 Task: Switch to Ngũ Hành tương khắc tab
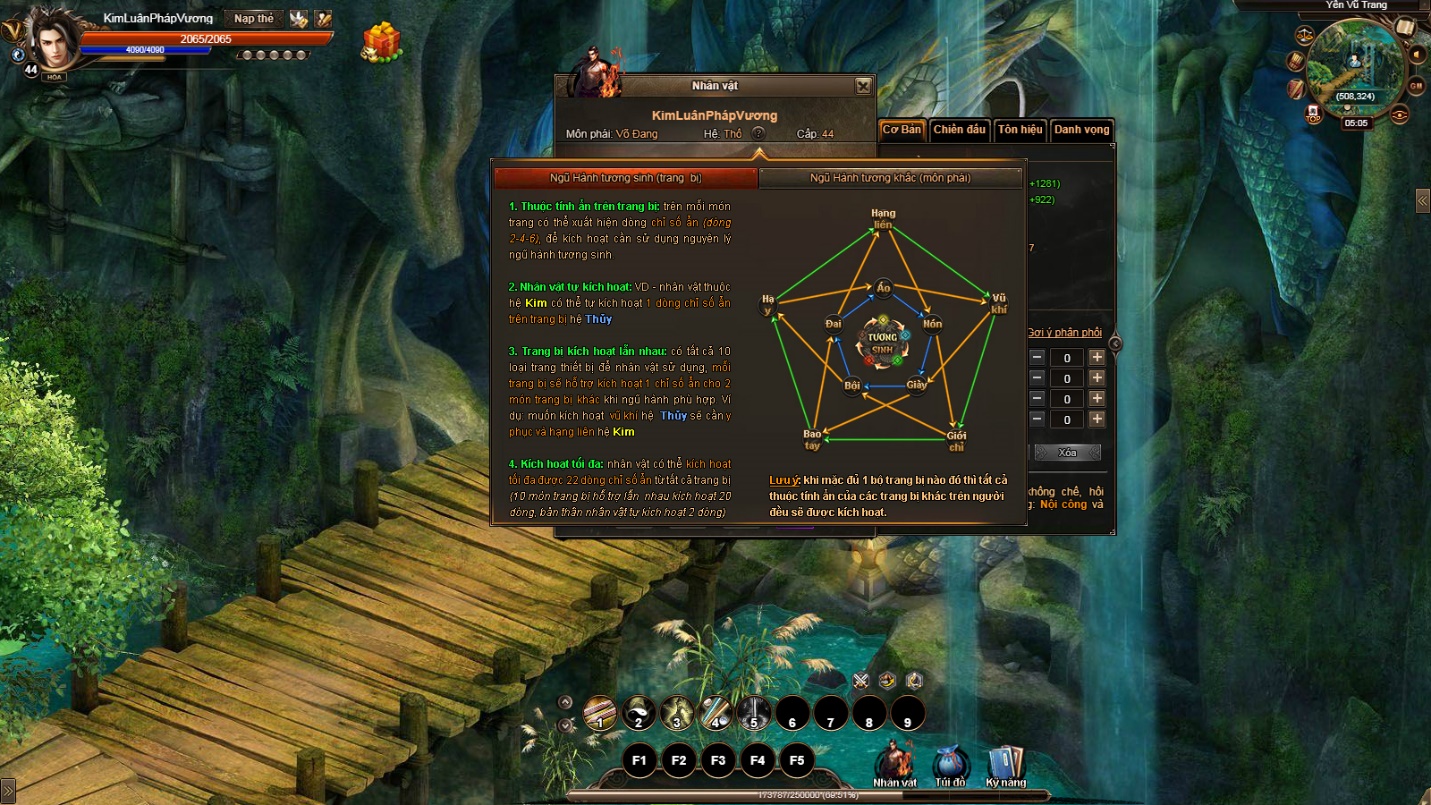point(889,178)
